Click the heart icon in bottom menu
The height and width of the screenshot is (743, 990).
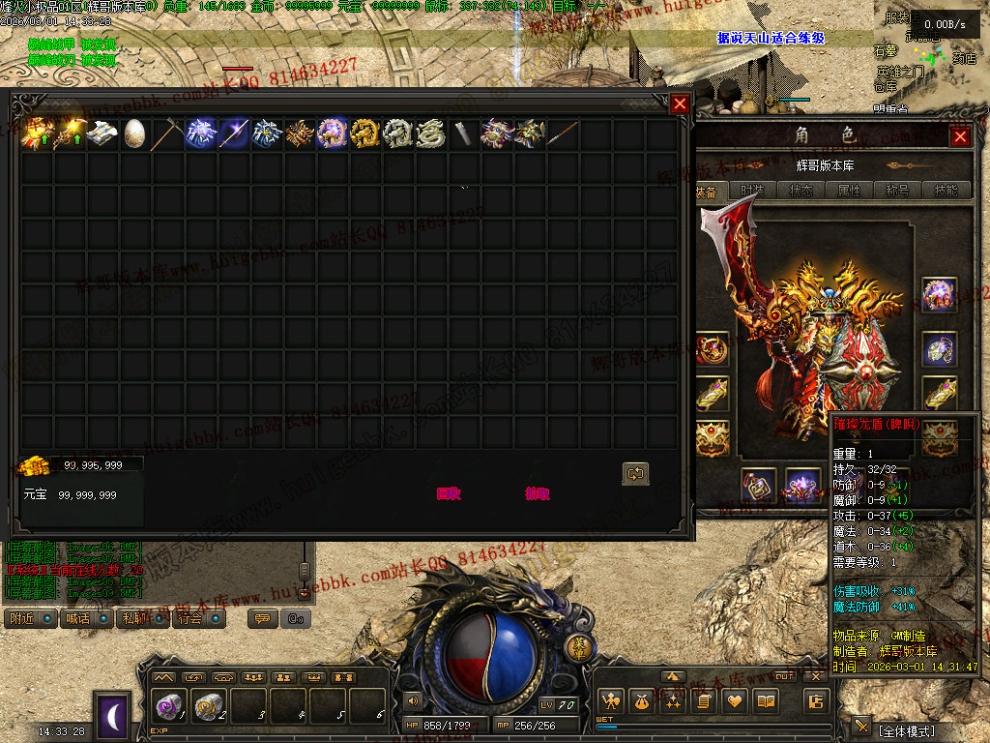[734, 701]
